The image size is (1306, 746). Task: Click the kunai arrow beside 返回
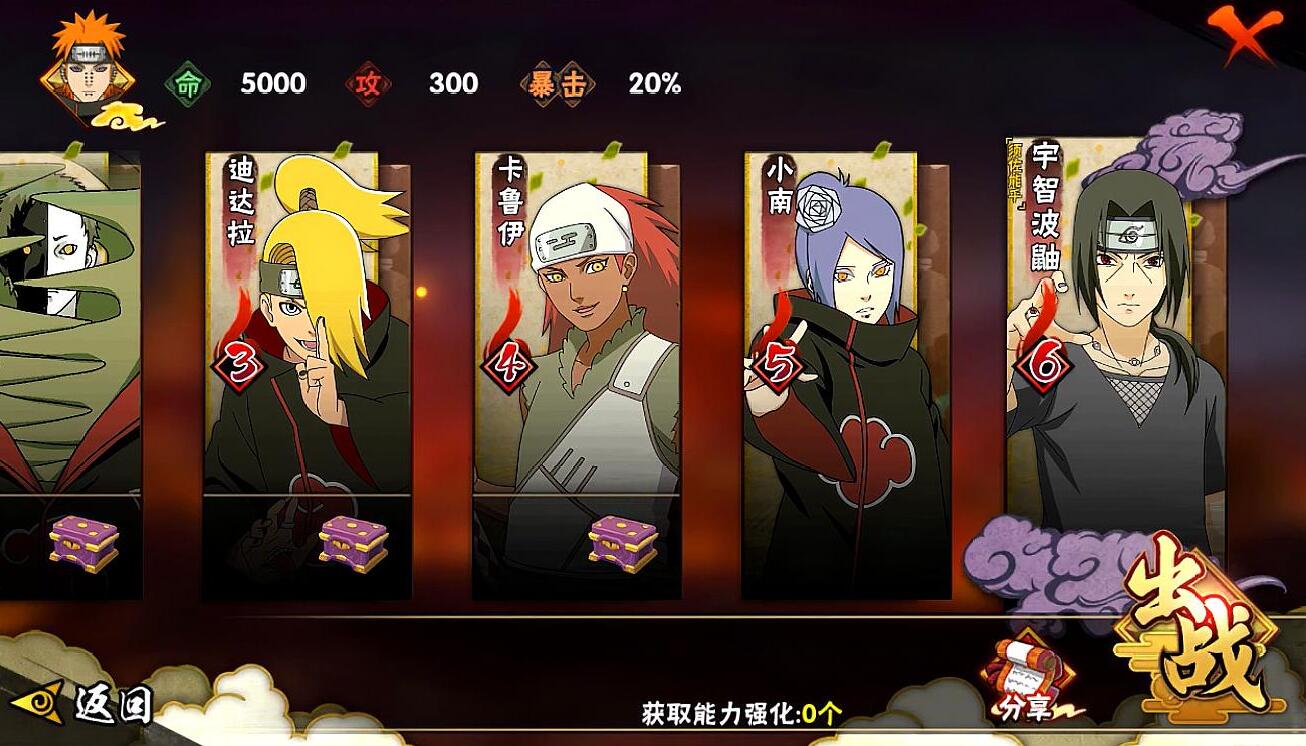click(36, 706)
